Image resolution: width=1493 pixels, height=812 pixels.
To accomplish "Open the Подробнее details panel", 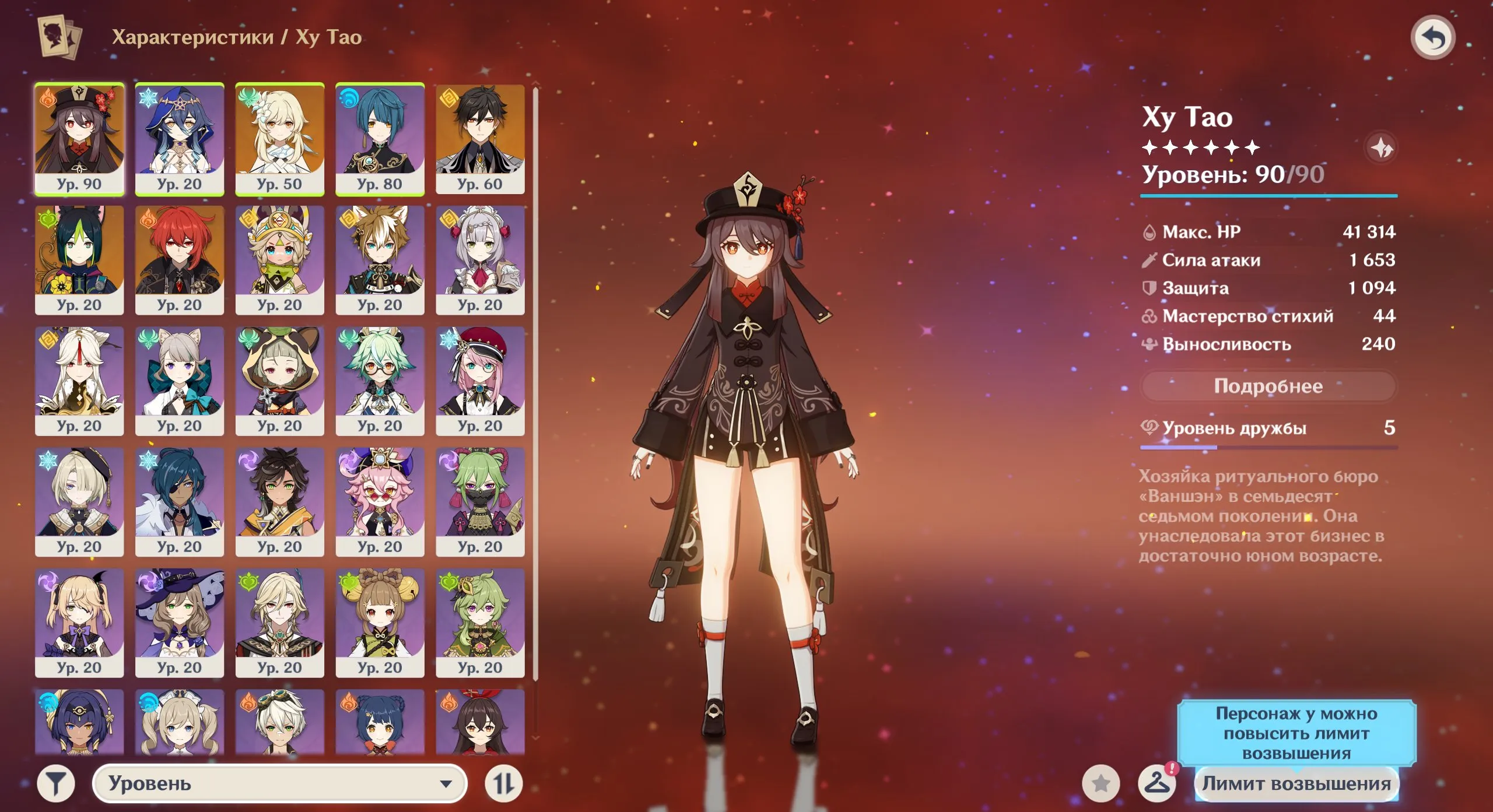I will [1268, 386].
